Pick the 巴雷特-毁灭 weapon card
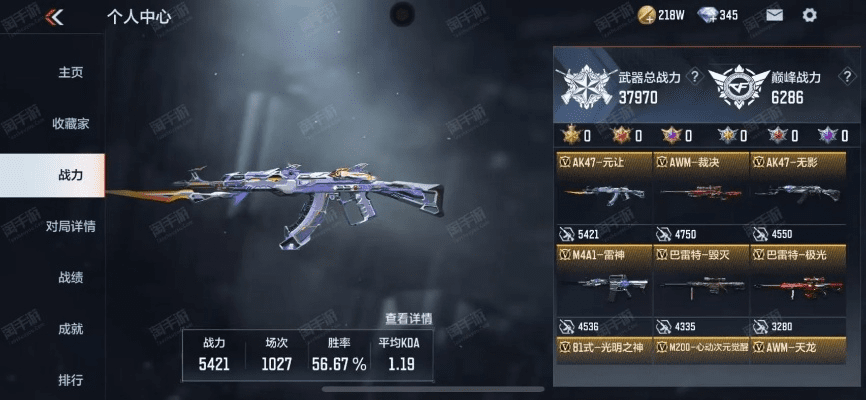866x400 pixels. (x=700, y=290)
